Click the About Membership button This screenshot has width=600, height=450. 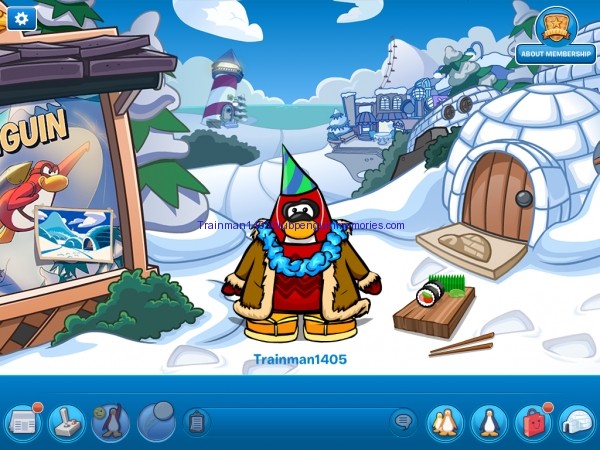click(x=555, y=54)
